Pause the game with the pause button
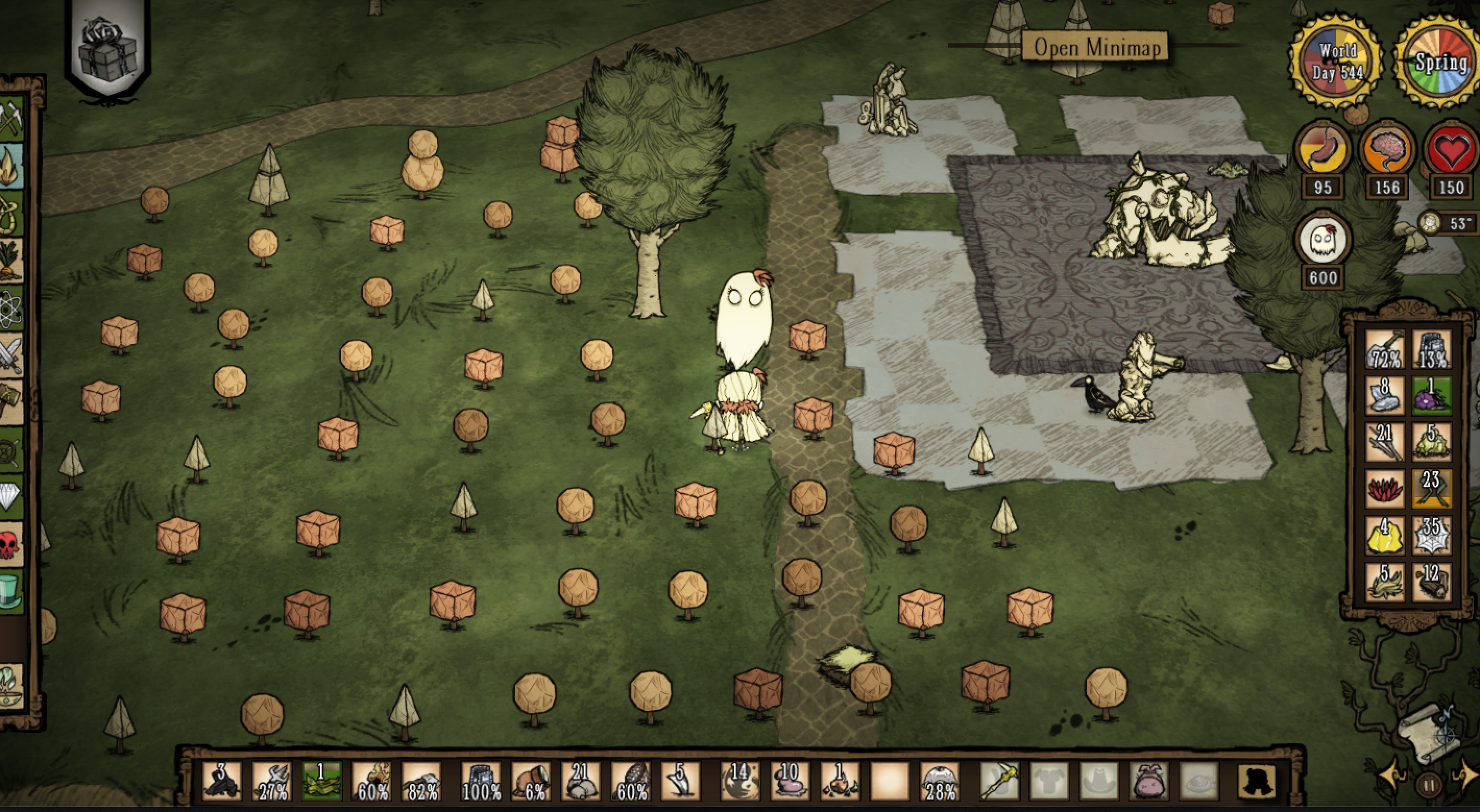 point(1430,784)
